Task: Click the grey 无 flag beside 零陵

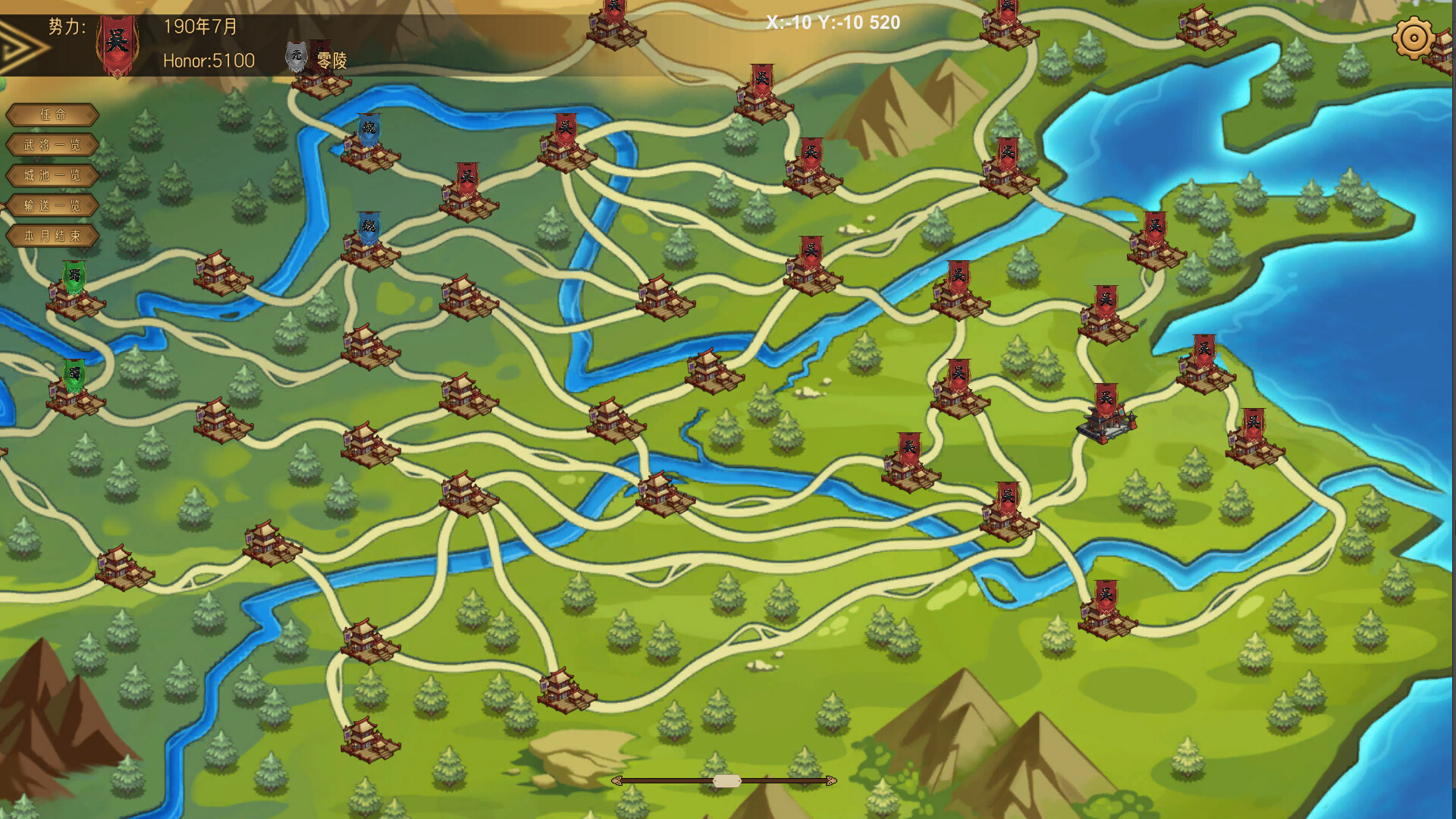Action: (x=297, y=55)
